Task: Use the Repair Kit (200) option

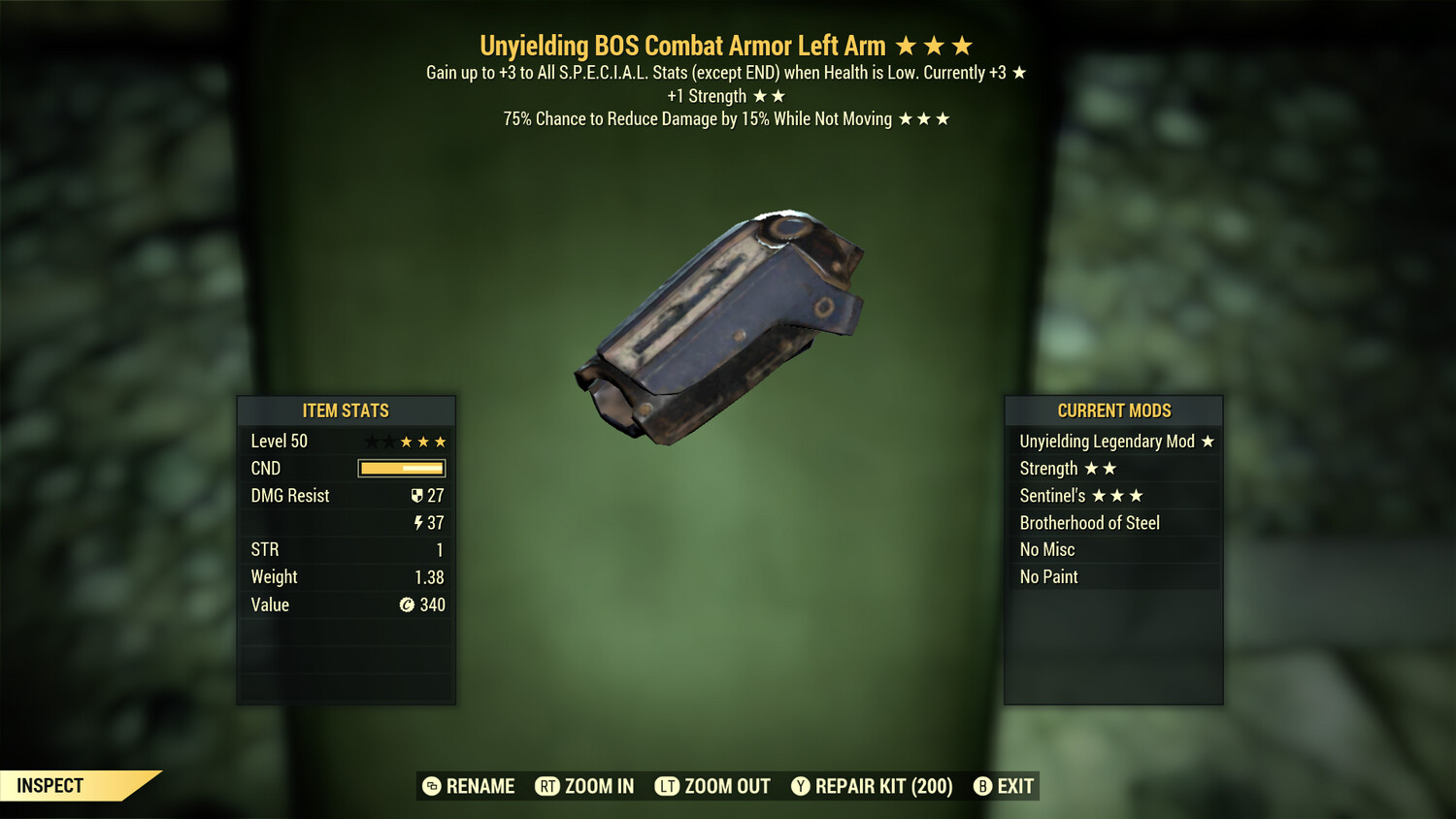Action: (872, 786)
